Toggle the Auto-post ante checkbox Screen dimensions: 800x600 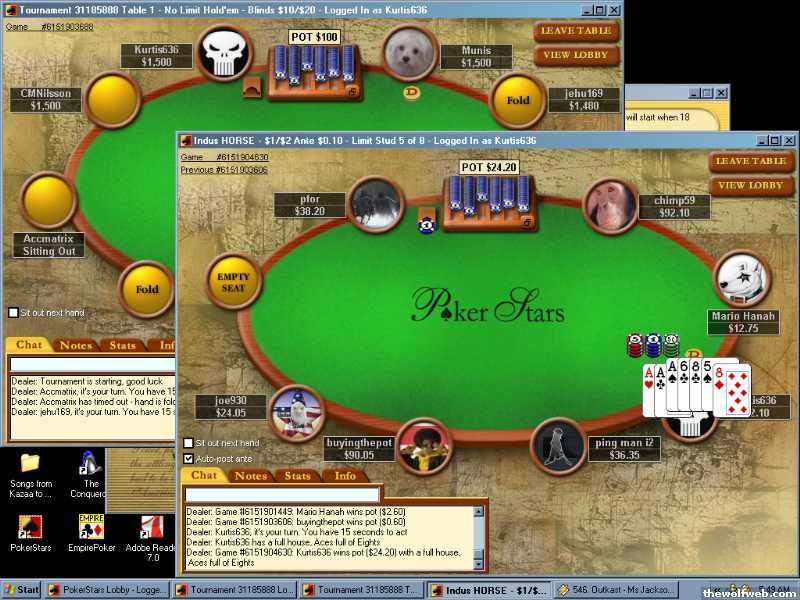coord(188,458)
